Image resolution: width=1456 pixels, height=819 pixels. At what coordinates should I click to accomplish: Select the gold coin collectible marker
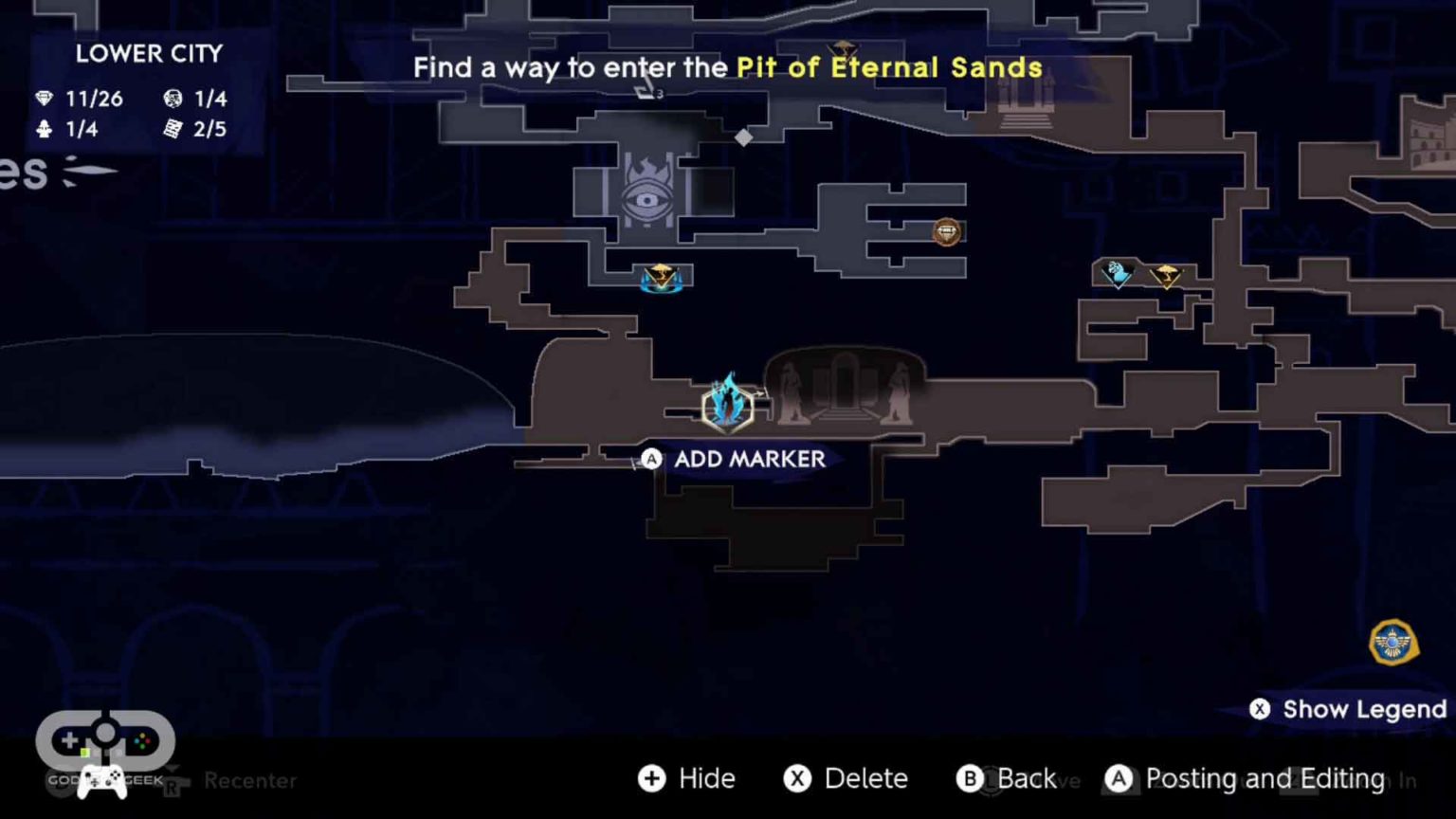pos(946,232)
